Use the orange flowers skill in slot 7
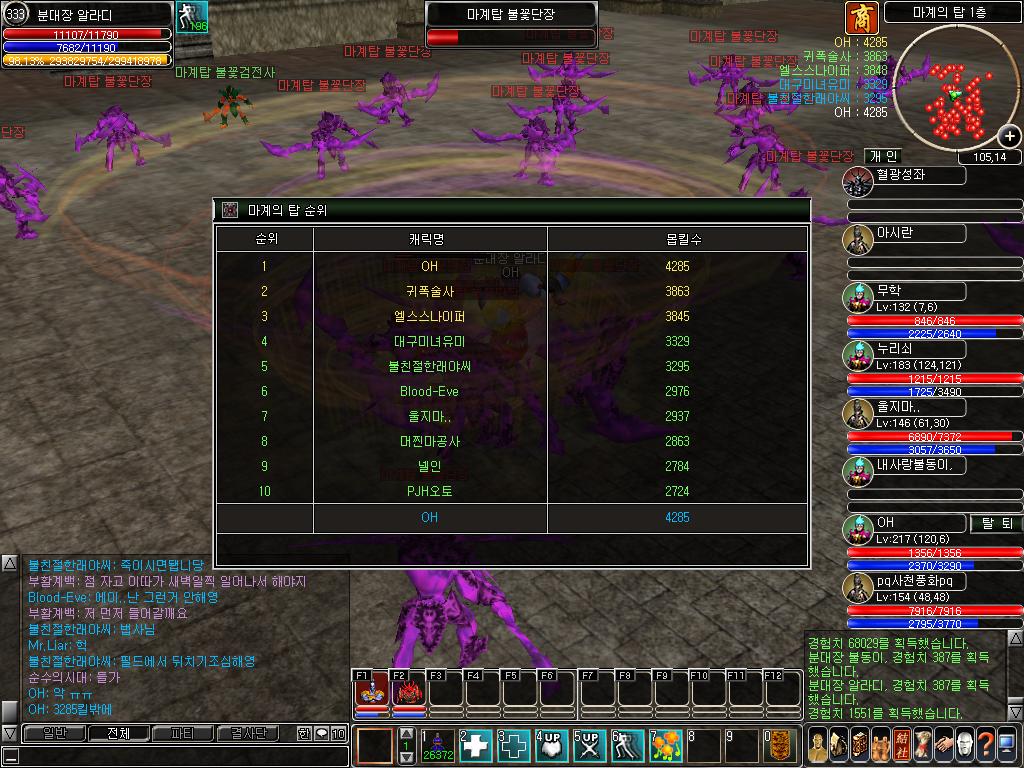Screen dimensions: 1024x768 click(x=666, y=746)
